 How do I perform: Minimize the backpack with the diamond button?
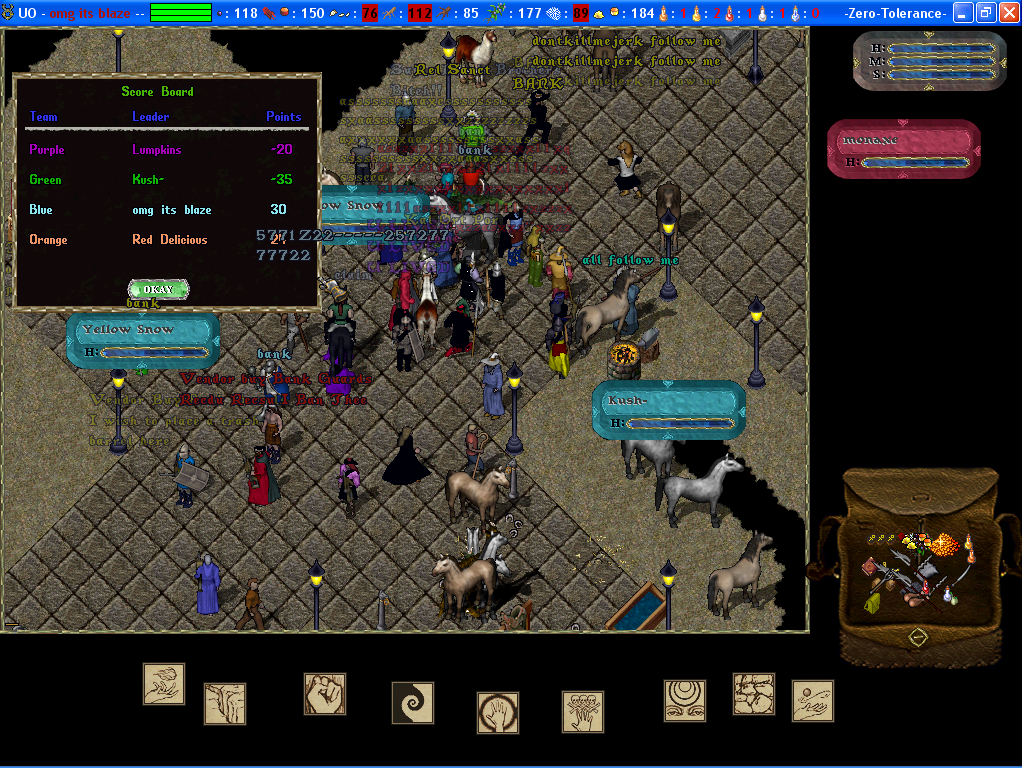(x=917, y=636)
